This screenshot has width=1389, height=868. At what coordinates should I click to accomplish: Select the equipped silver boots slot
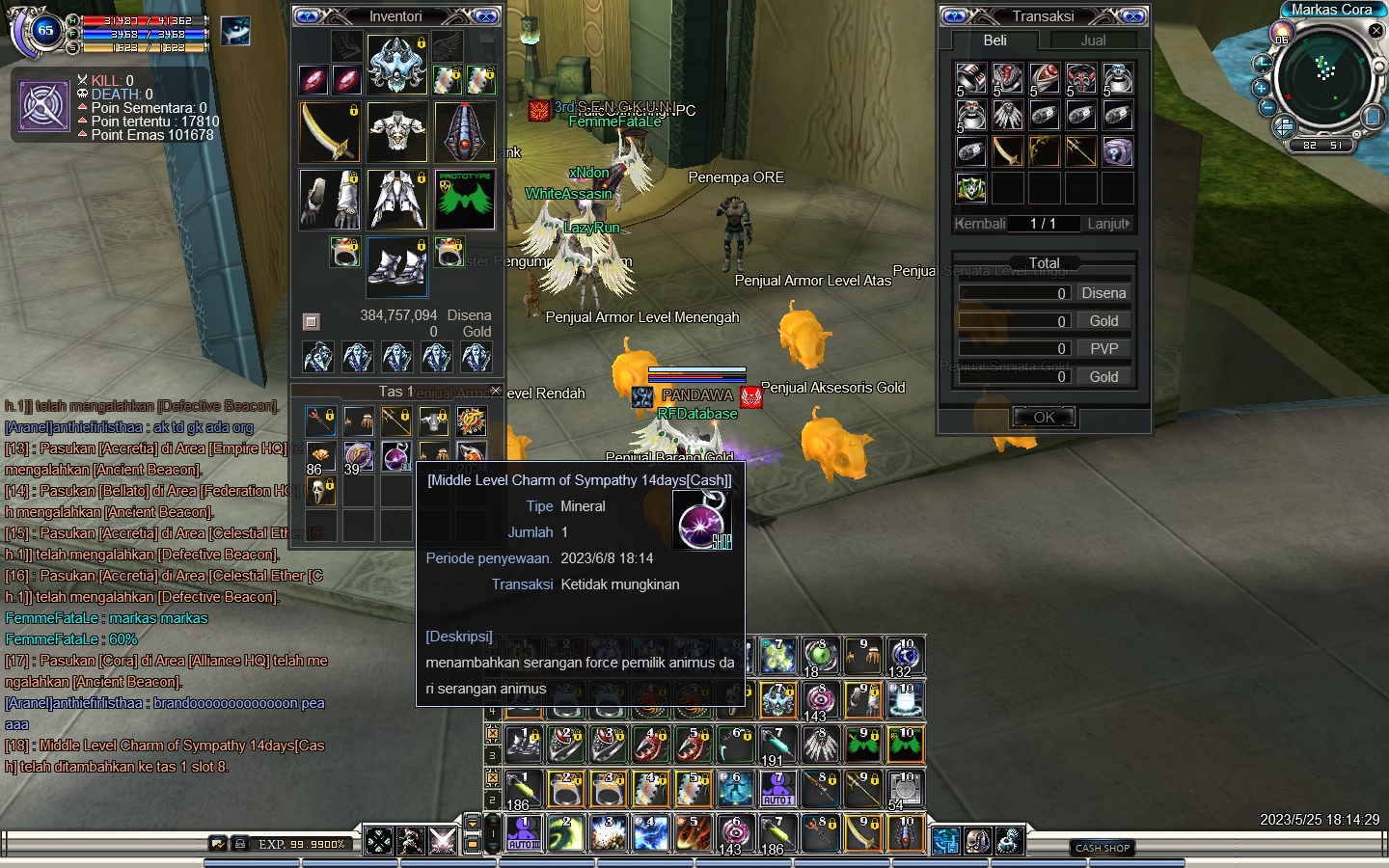click(396, 266)
